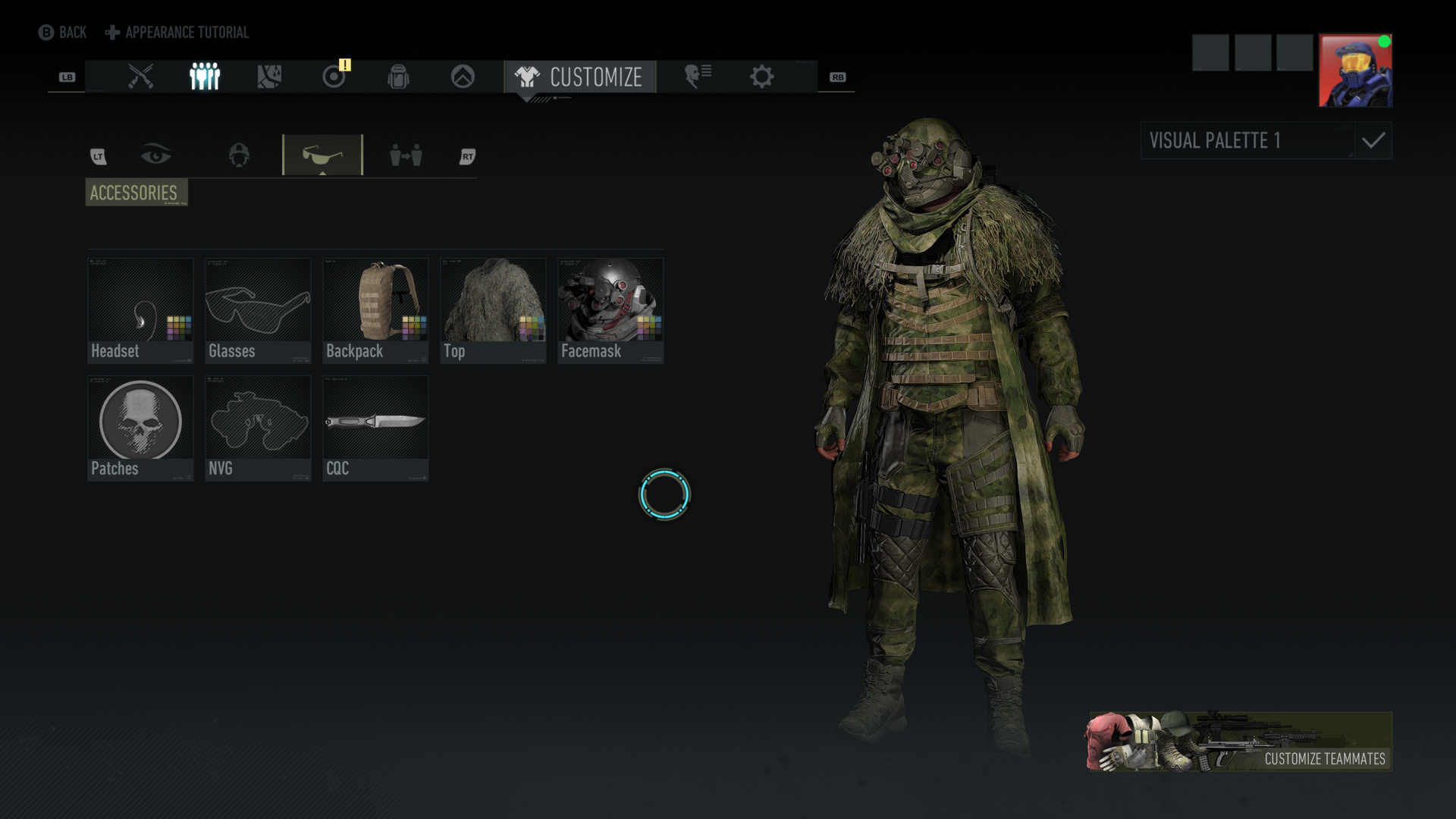Open the Top ghillie item slot

point(493,310)
